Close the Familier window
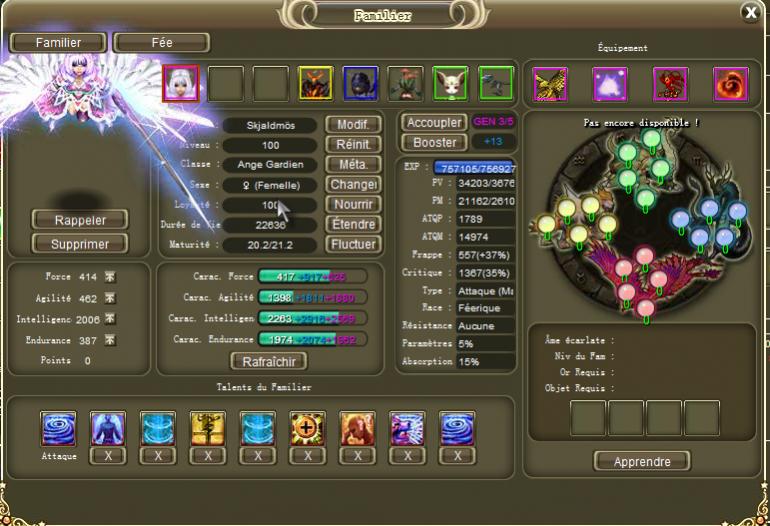The image size is (770, 526). [750, 12]
